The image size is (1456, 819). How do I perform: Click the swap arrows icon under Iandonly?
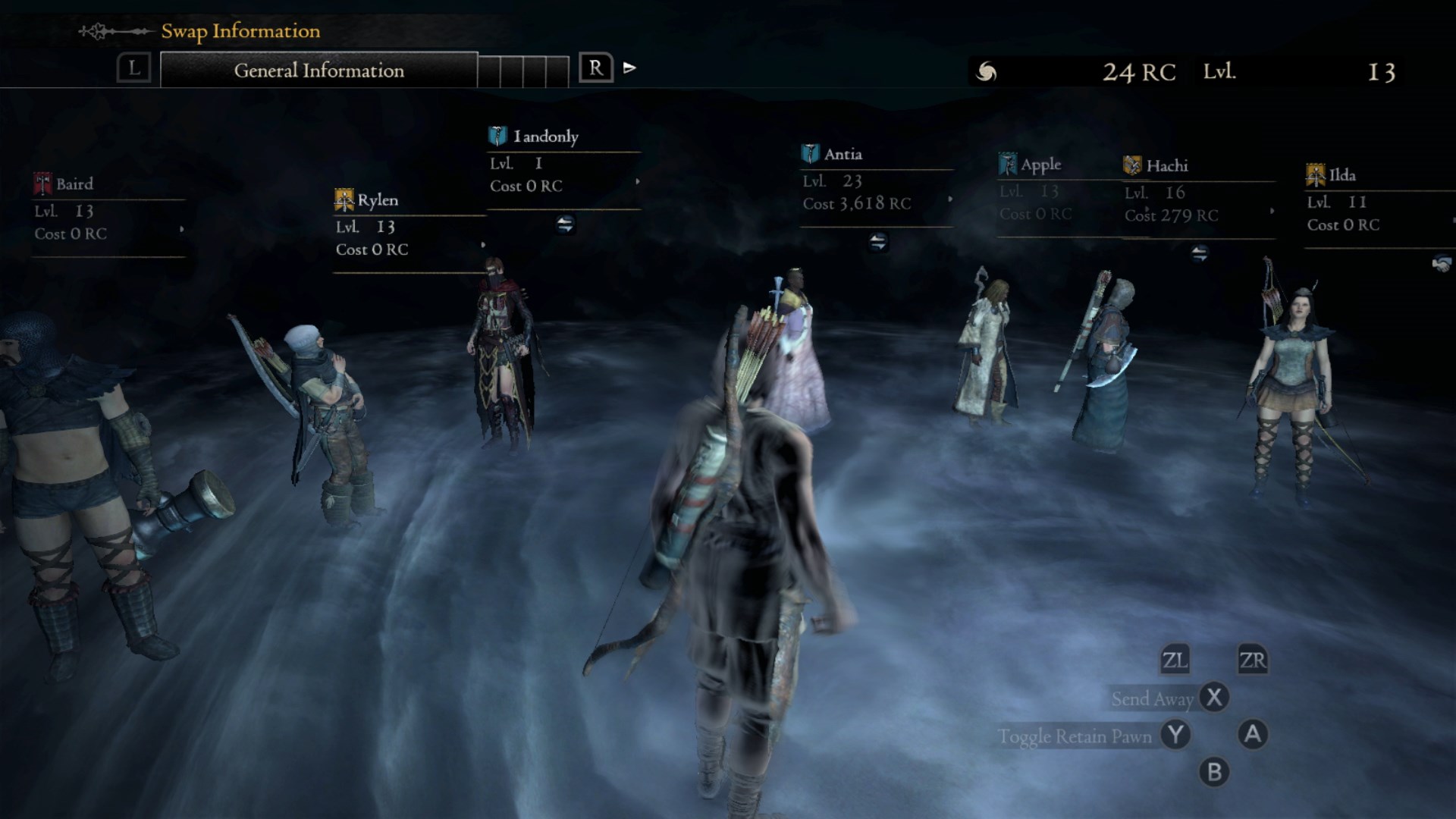(565, 224)
